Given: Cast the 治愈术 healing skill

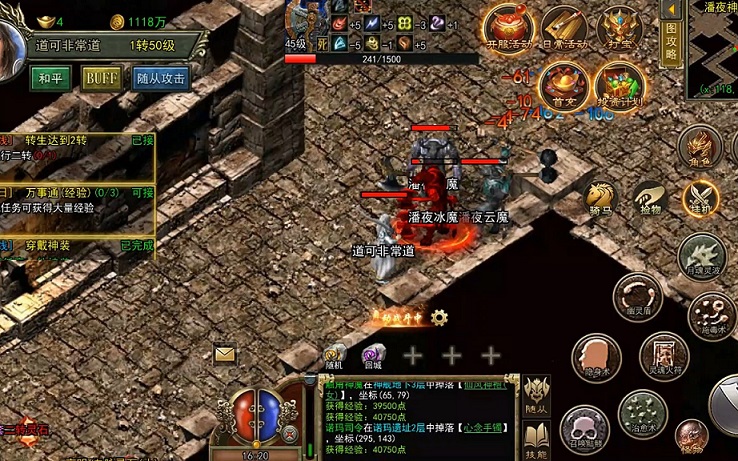Looking at the screenshot, I should click(x=641, y=411).
